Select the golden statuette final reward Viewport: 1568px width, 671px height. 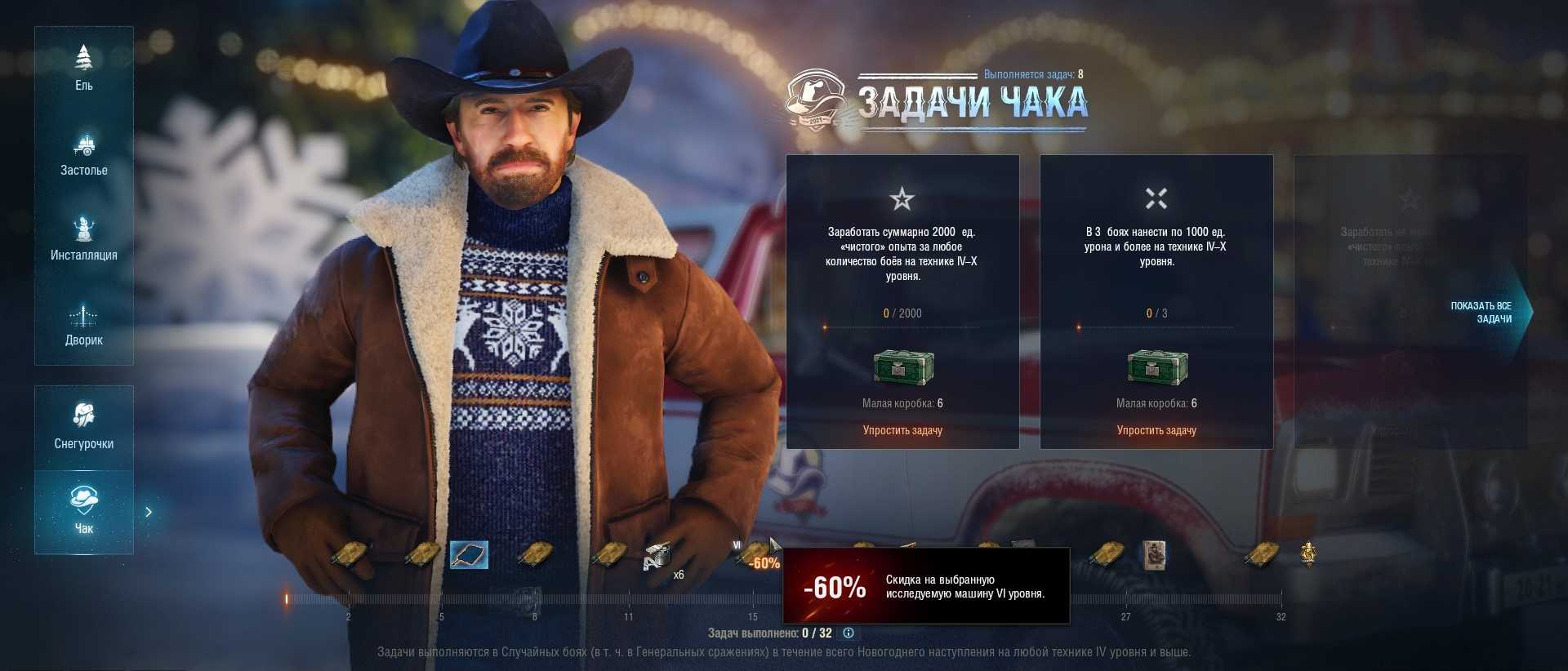1307,553
